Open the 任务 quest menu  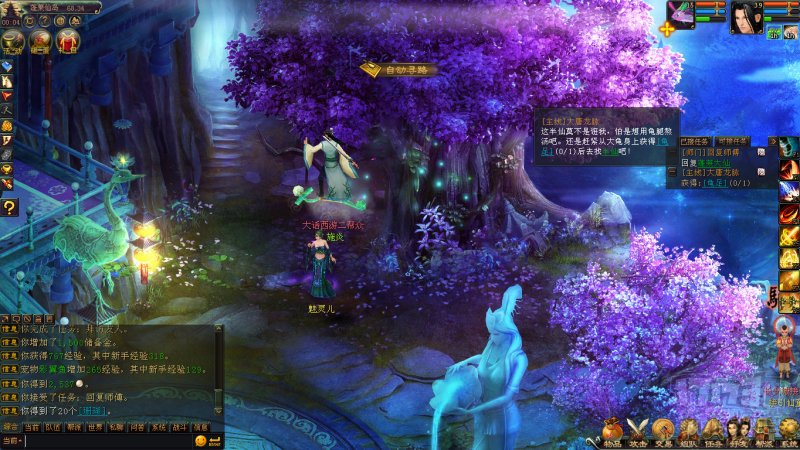[x=714, y=433]
